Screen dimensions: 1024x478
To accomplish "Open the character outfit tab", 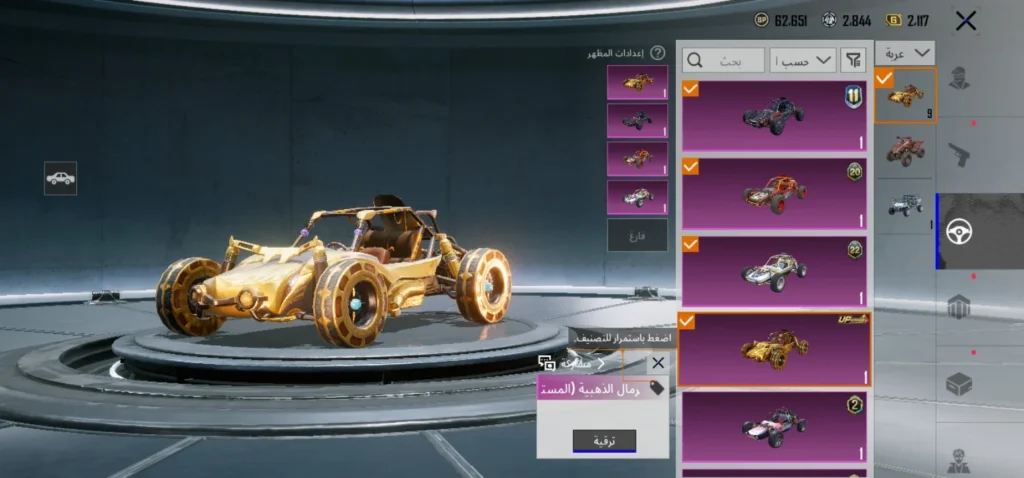I will click(960, 77).
